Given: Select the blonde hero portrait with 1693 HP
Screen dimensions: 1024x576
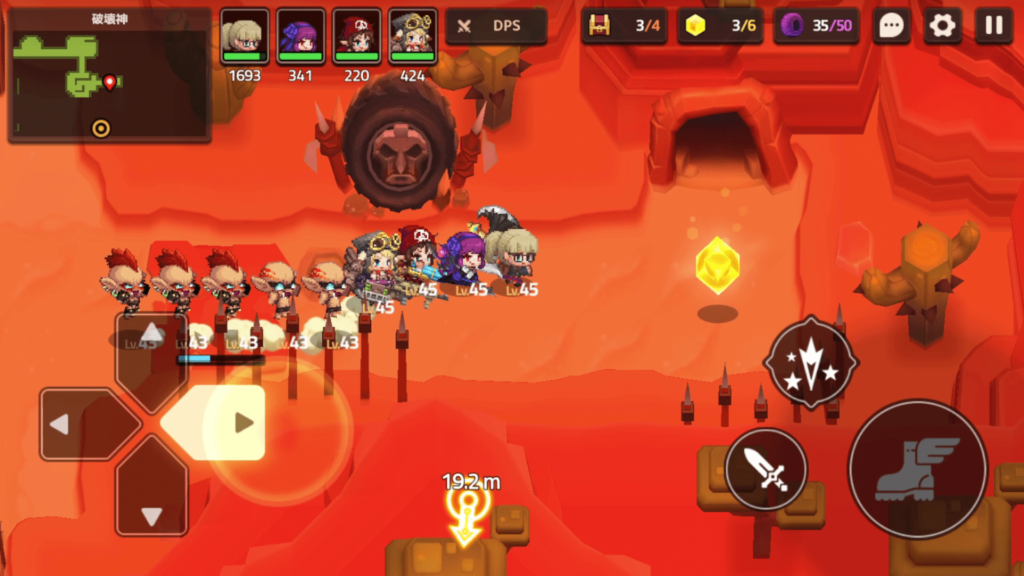Looking at the screenshot, I should (245, 38).
